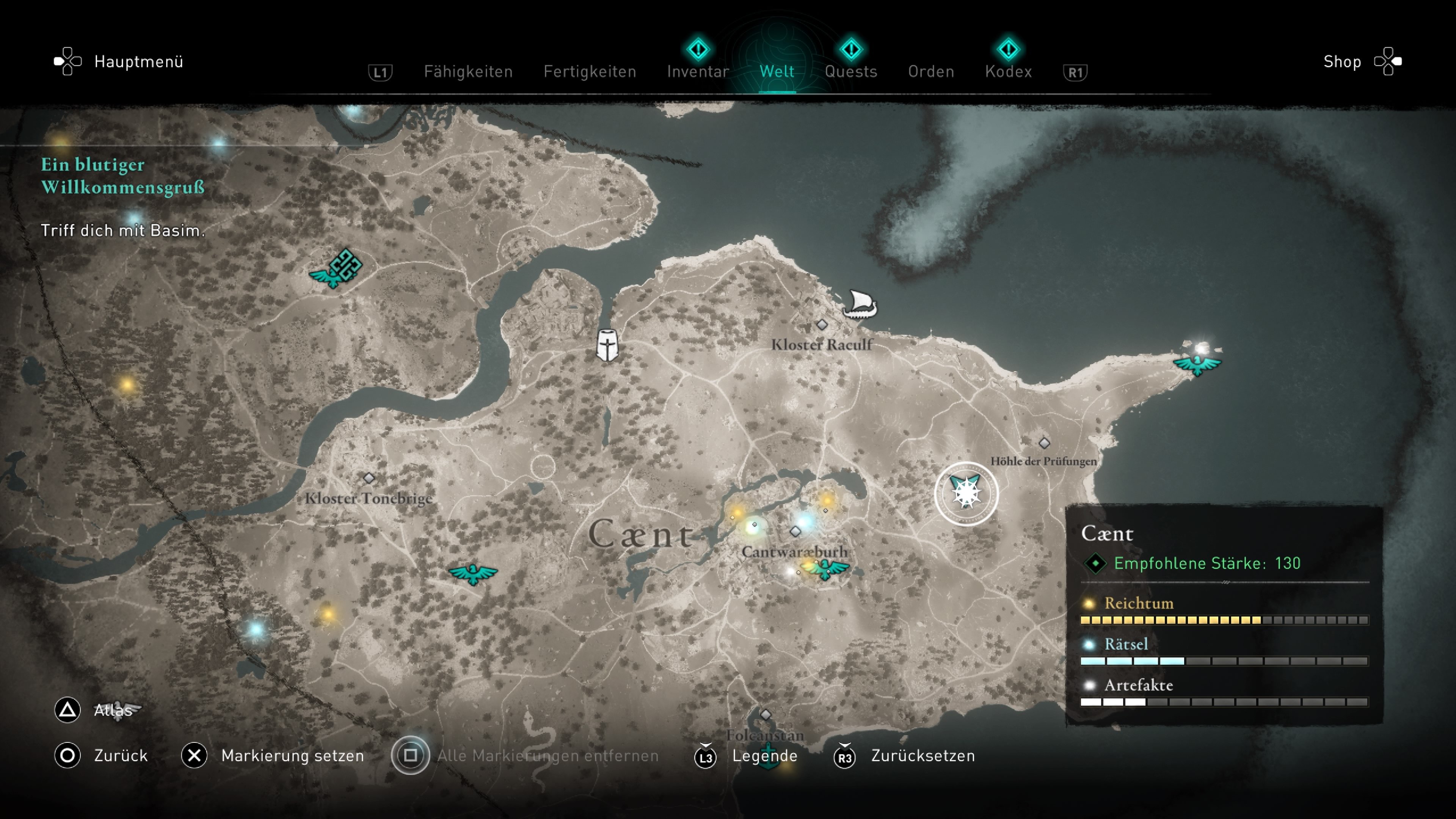Choose the synchronization point at the eastern cape
Screen dimensions: 1456x819
(1197, 362)
